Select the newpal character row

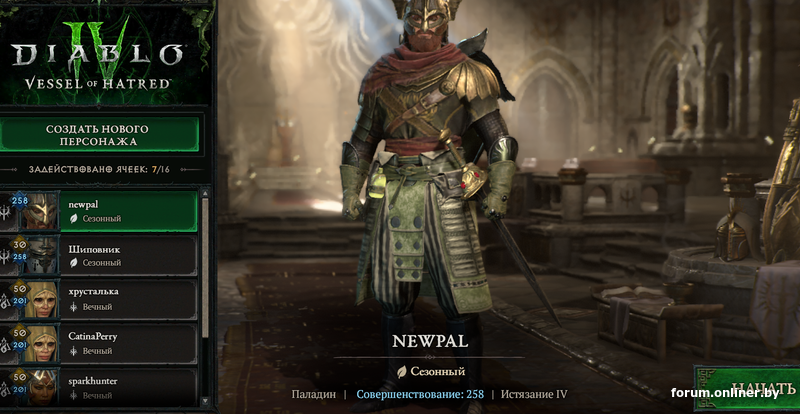110,209
